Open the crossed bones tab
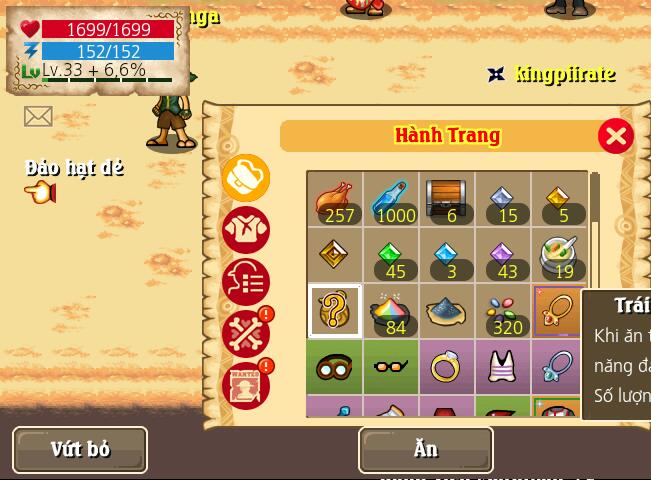Image resolution: width=651 pixels, height=480 pixels. pyautogui.click(x=246, y=334)
